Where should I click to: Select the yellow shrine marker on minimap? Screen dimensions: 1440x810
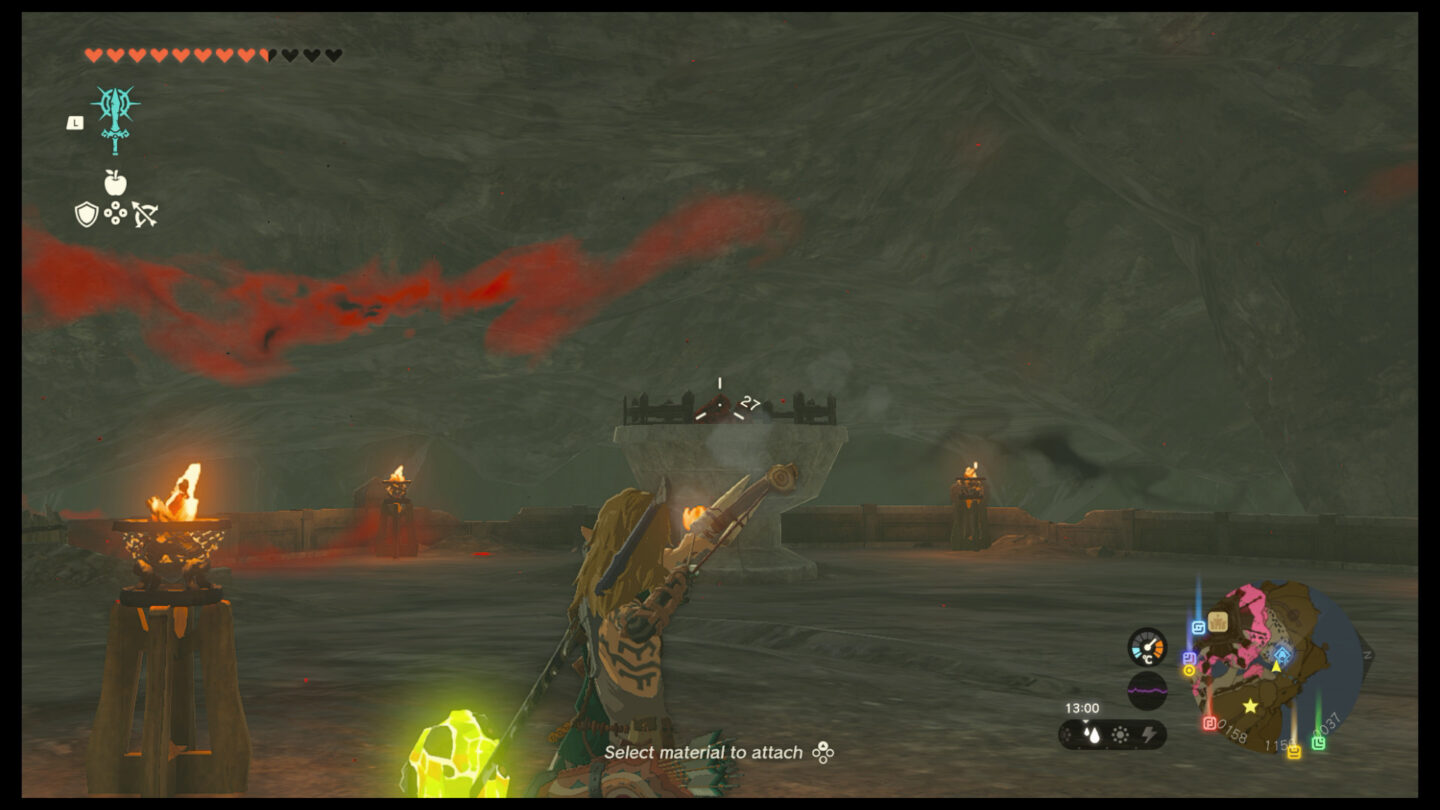1294,751
